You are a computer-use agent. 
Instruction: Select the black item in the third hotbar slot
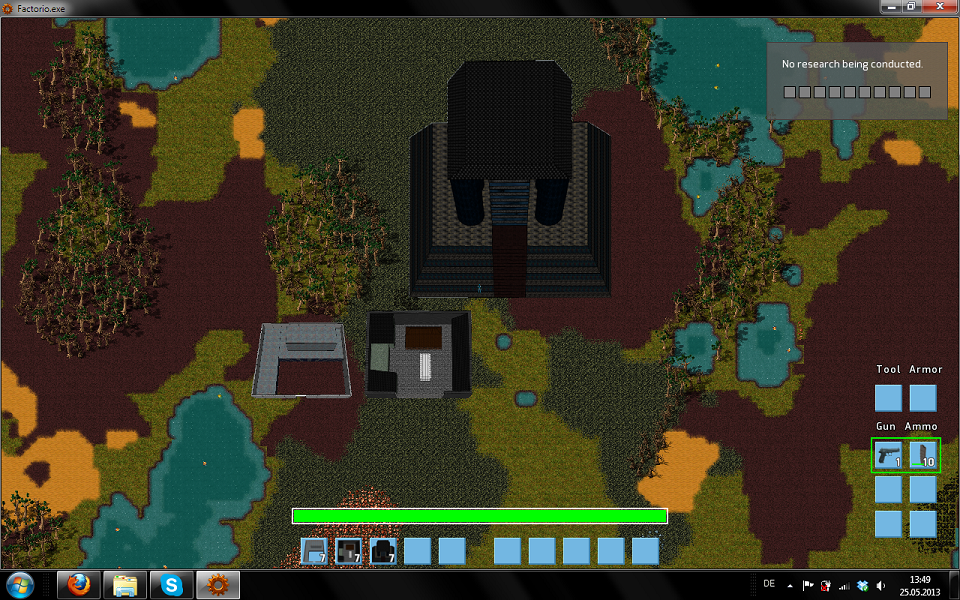click(x=382, y=551)
